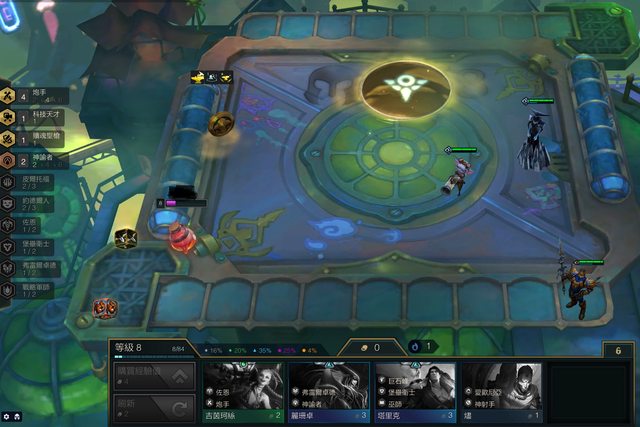Show the 佐恩 trait details
The height and width of the screenshot is (427, 640).
30,224
